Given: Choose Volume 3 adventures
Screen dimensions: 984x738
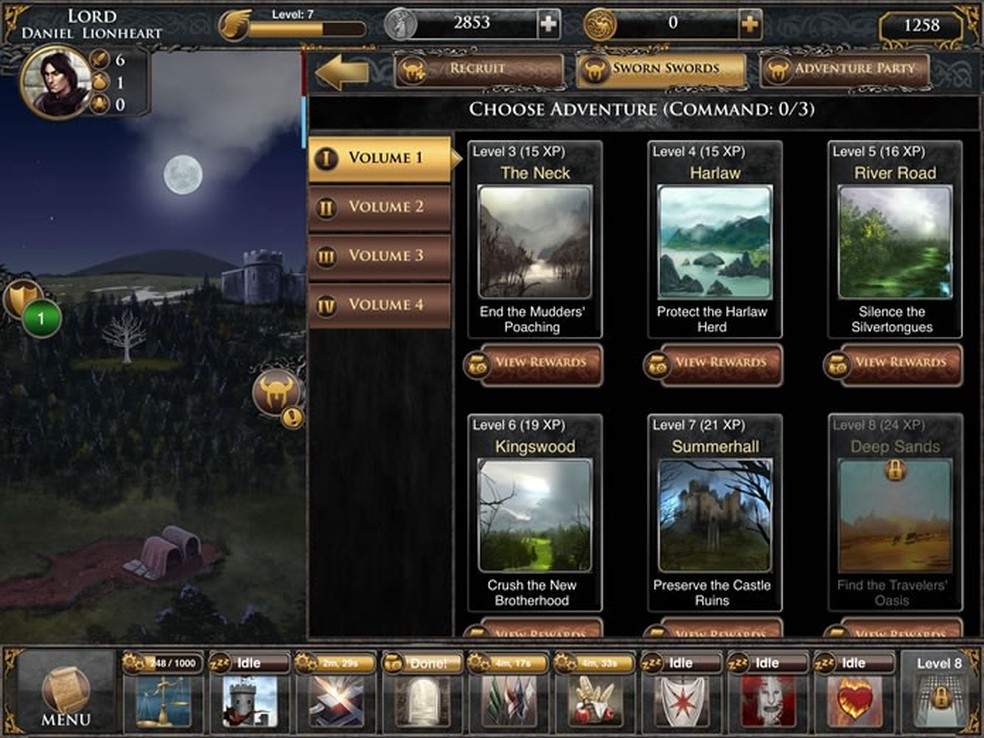Looking at the screenshot, I should click(380, 255).
